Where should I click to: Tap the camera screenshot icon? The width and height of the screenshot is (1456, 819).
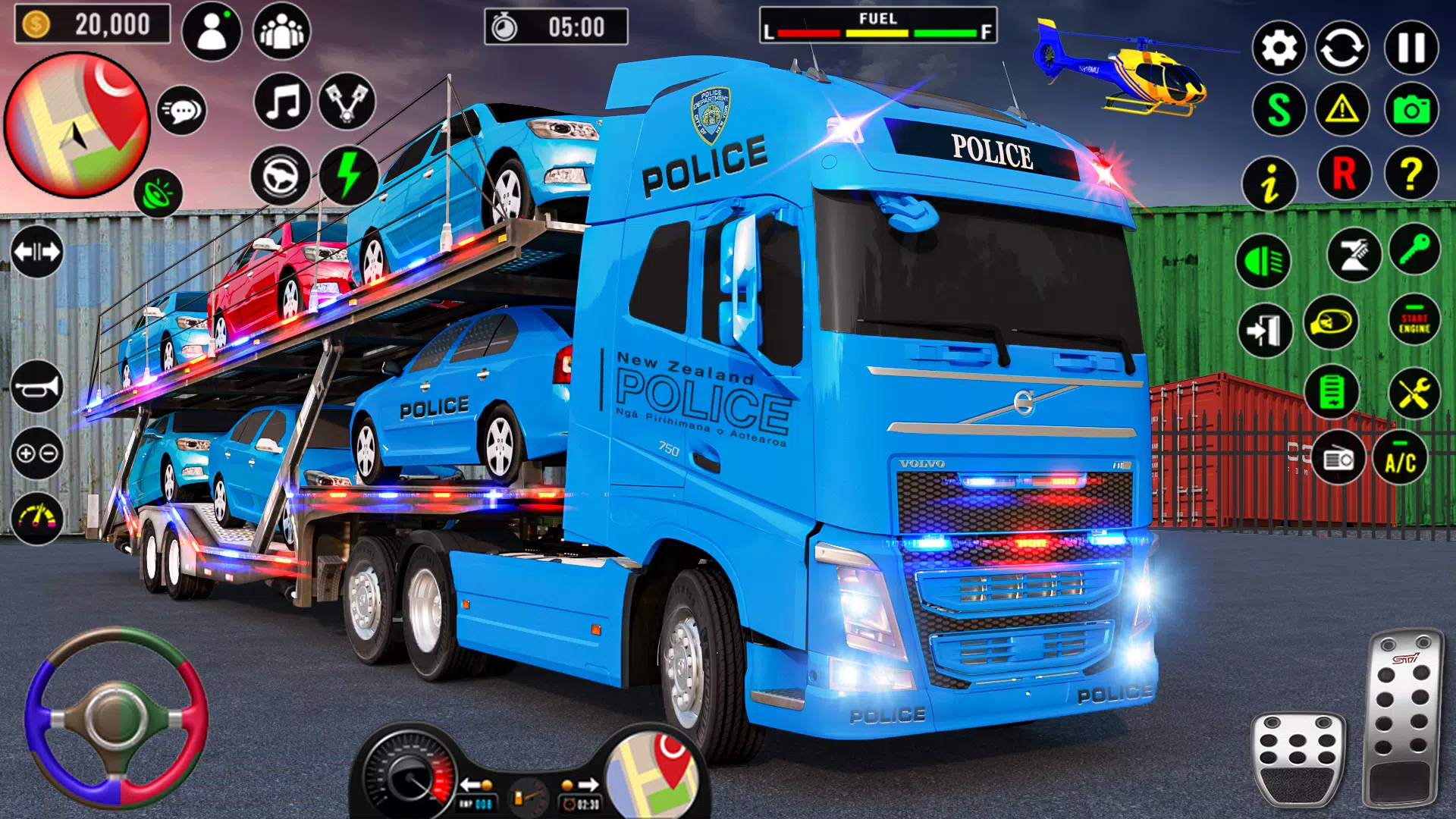tap(1412, 108)
